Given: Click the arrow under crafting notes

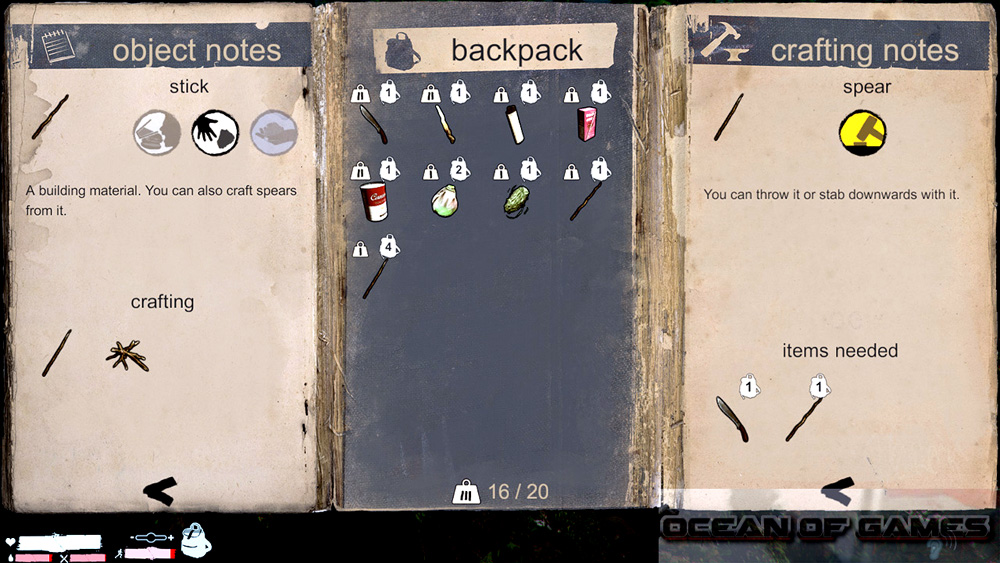Looking at the screenshot, I should tap(837, 488).
